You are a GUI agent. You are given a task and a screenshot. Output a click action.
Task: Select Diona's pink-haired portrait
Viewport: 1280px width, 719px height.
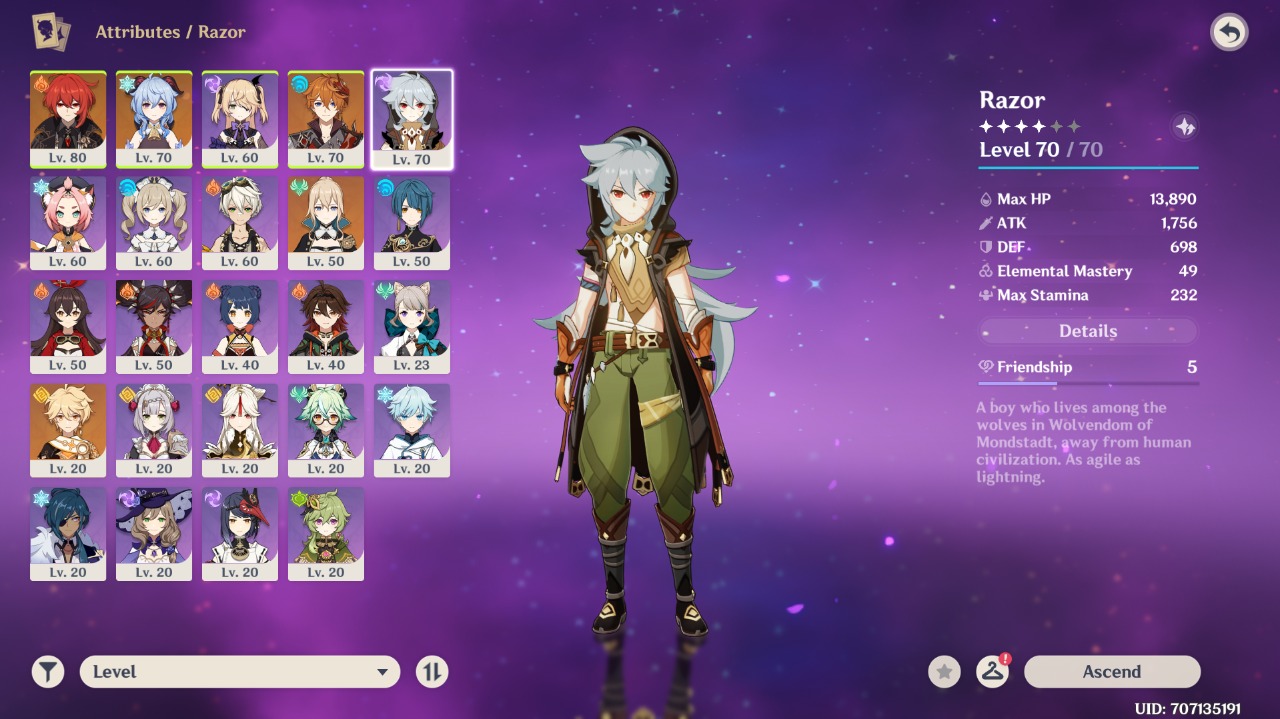(68, 222)
